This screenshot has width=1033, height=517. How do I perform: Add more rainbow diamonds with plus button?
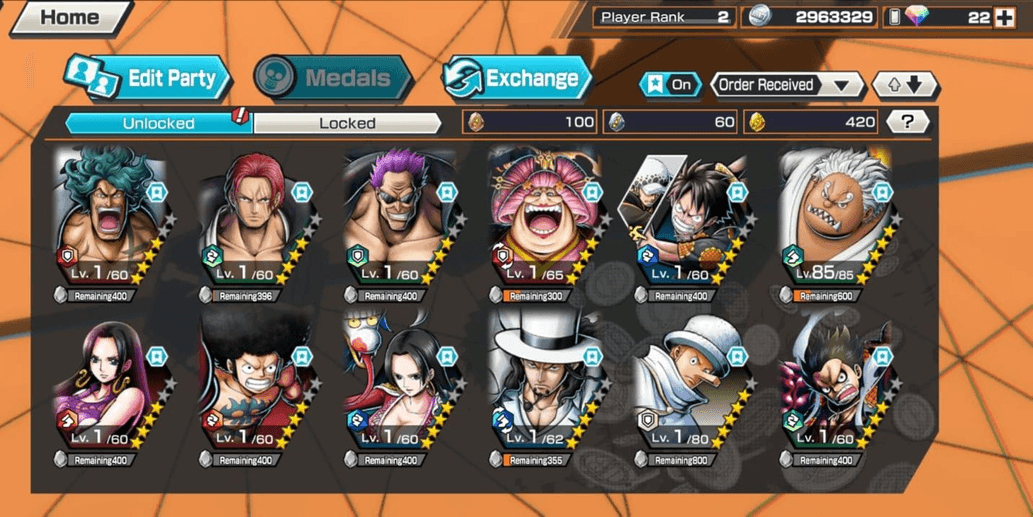point(1005,17)
